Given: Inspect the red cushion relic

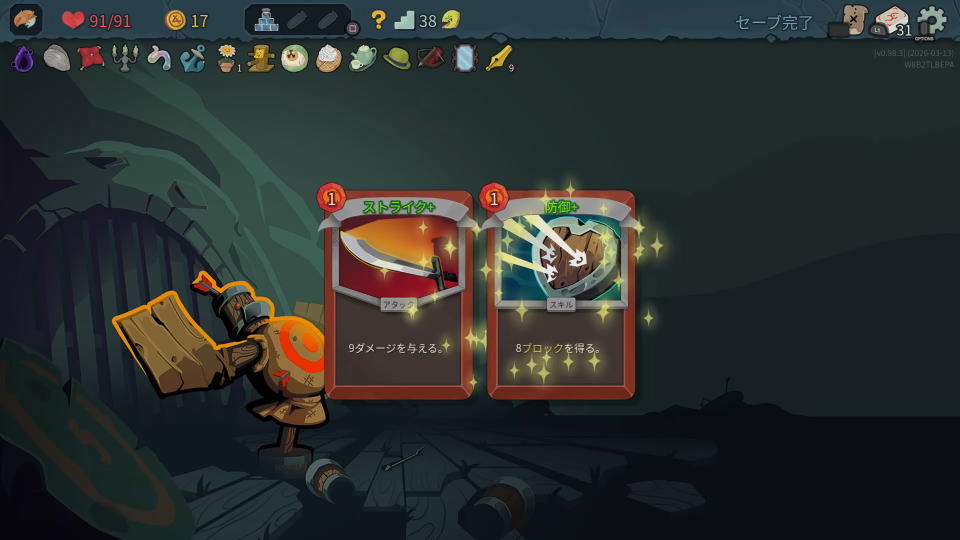Looking at the screenshot, I should point(91,58).
